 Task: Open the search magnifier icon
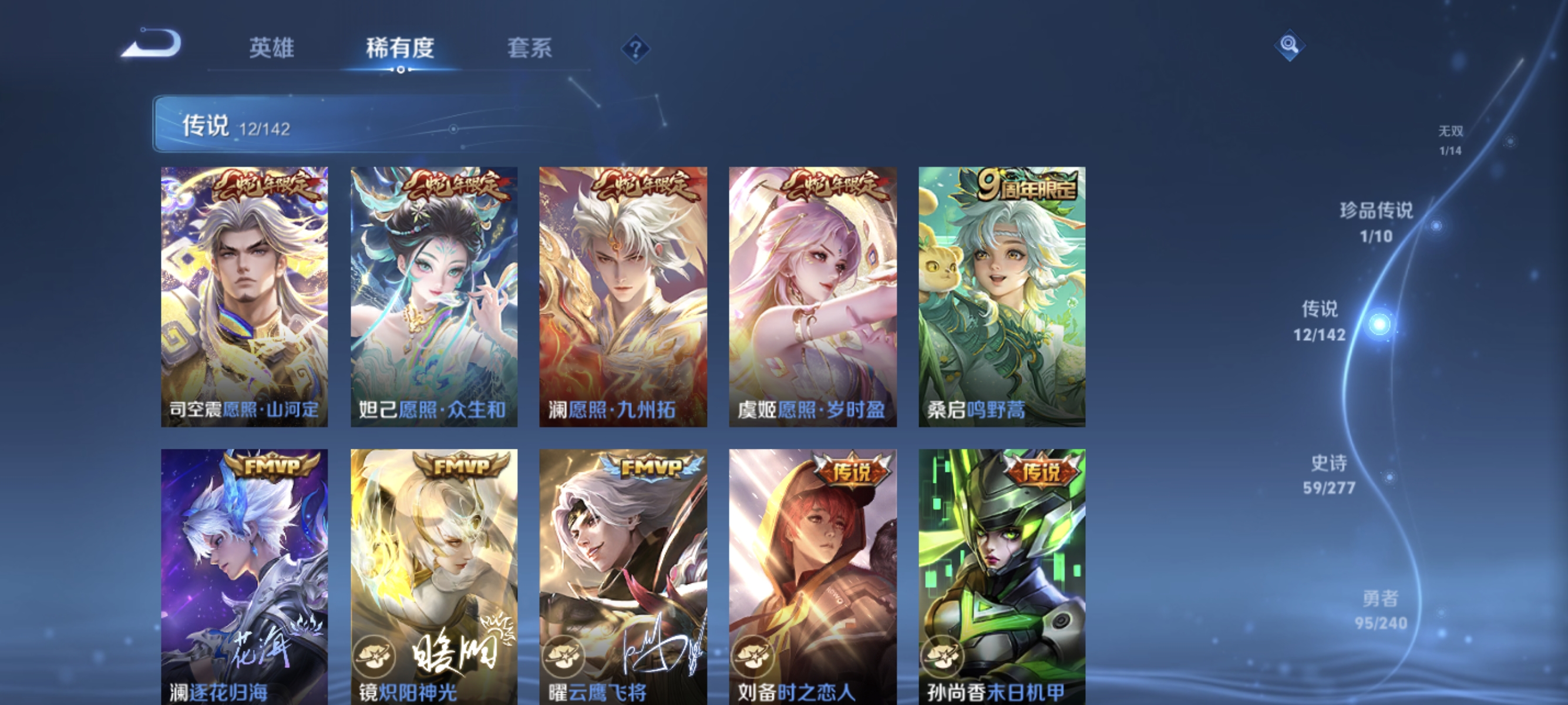pyautogui.click(x=1291, y=46)
